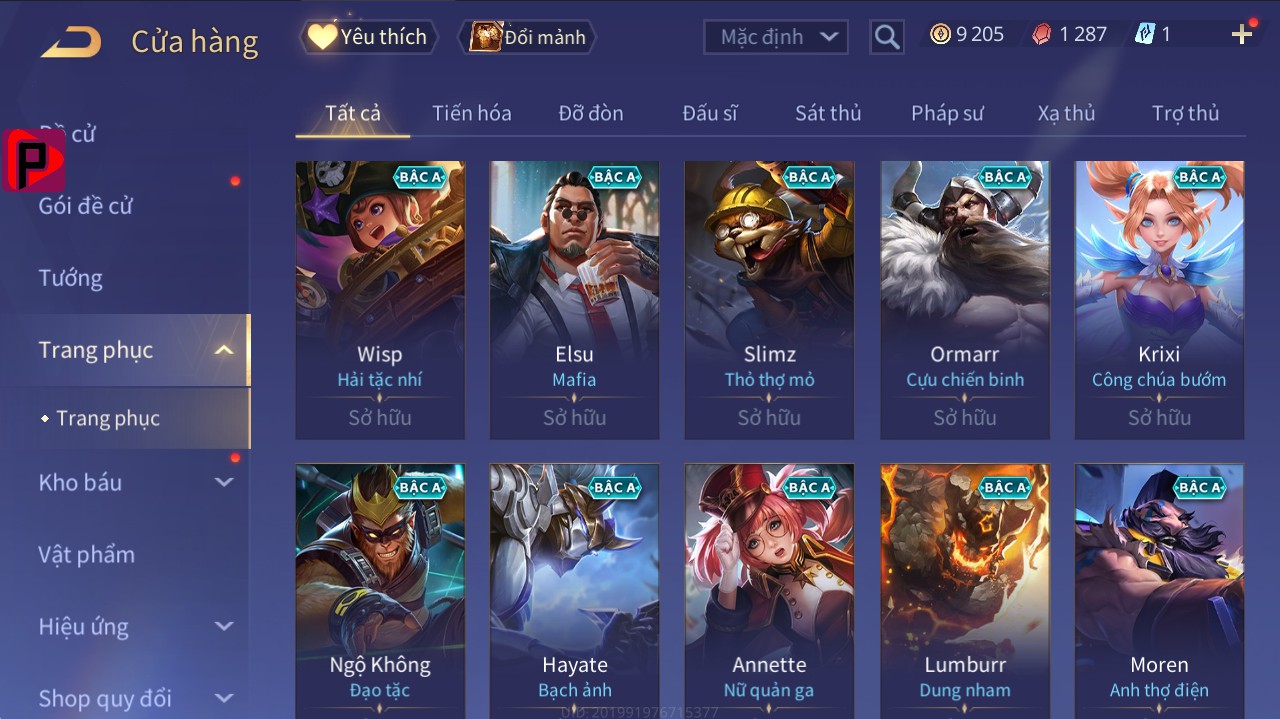Expand the Mặc định sort dropdown
The image size is (1280, 719).
(776, 37)
